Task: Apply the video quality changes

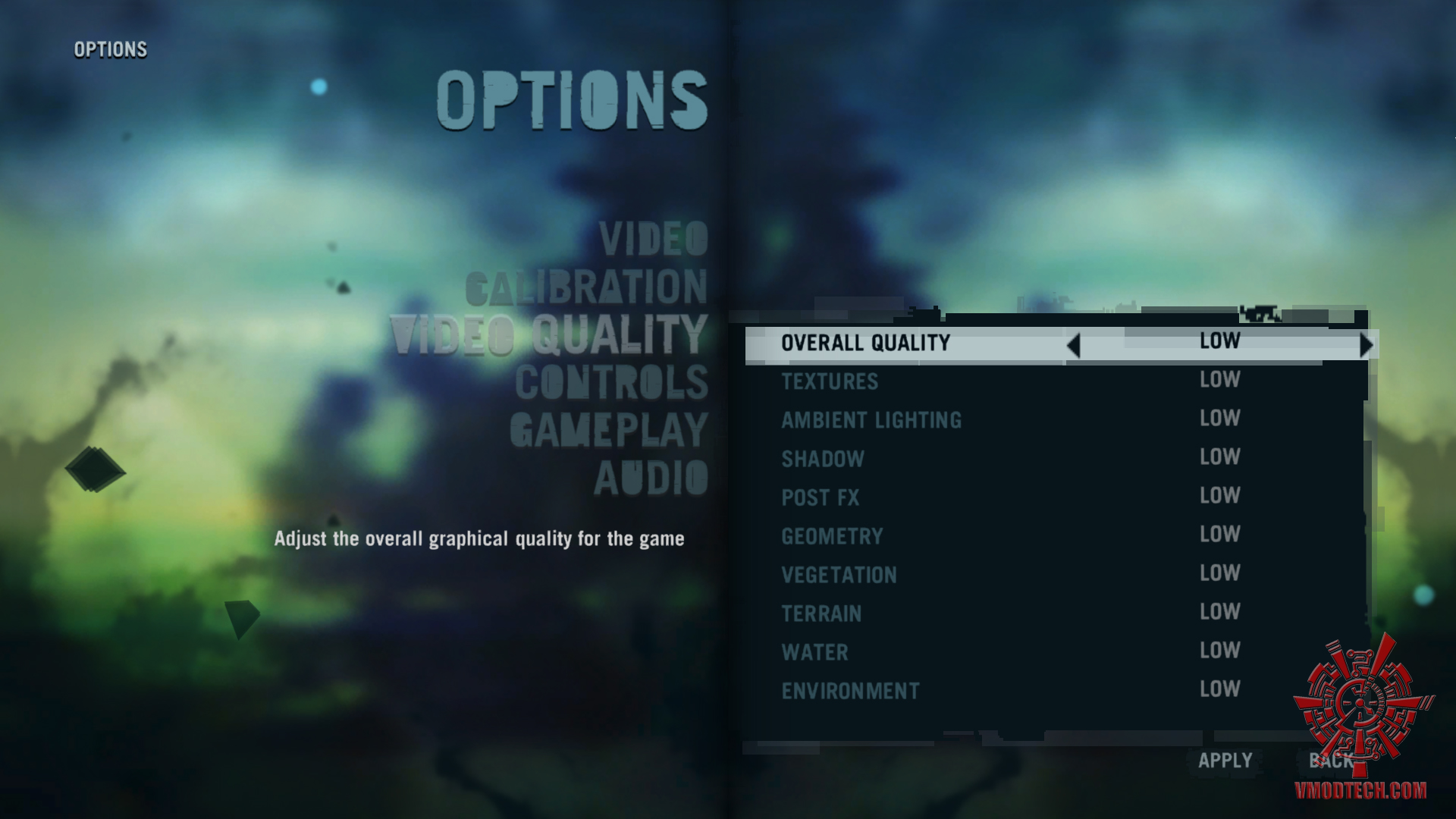Action: [x=1225, y=761]
